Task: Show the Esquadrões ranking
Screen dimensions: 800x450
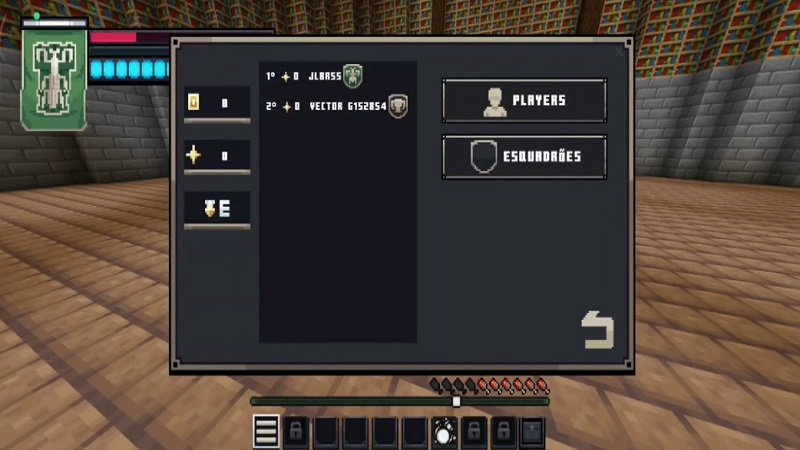Action: click(524, 157)
